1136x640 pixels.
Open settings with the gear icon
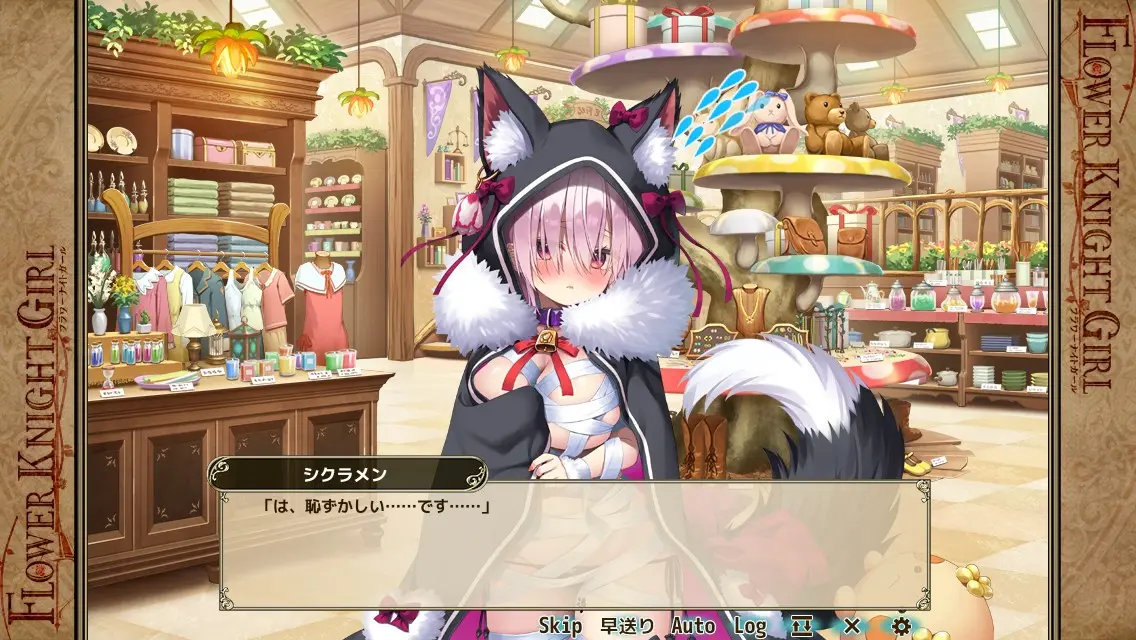coord(902,626)
